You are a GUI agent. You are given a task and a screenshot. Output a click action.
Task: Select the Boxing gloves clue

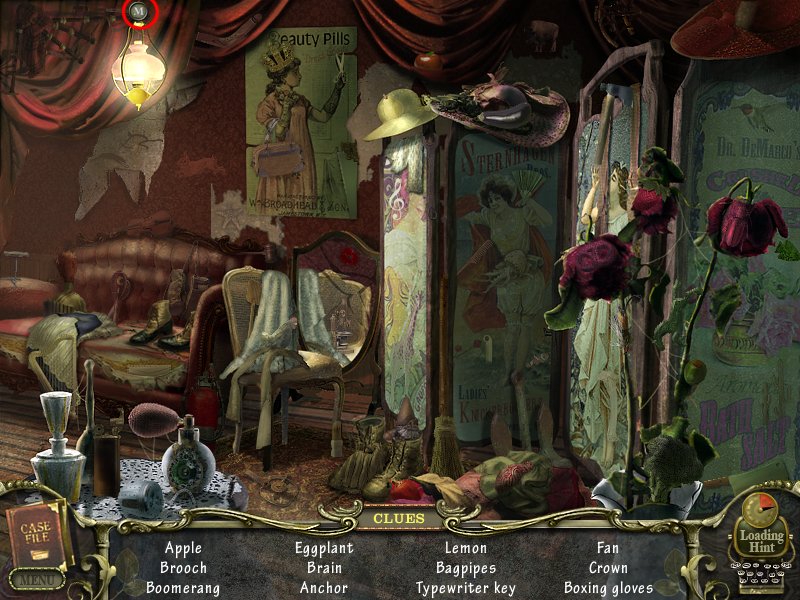(608, 588)
